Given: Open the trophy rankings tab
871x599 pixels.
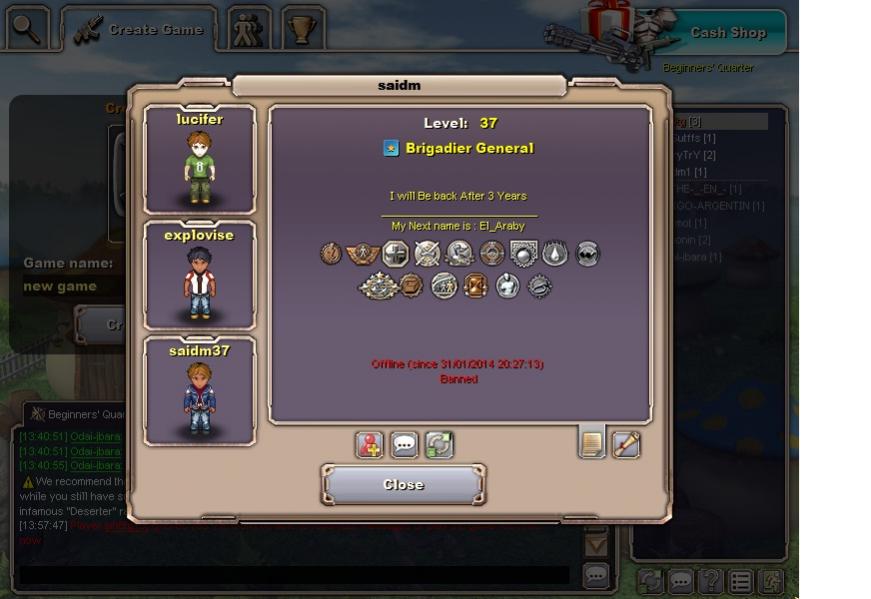Looking at the screenshot, I should tap(302, 30).
